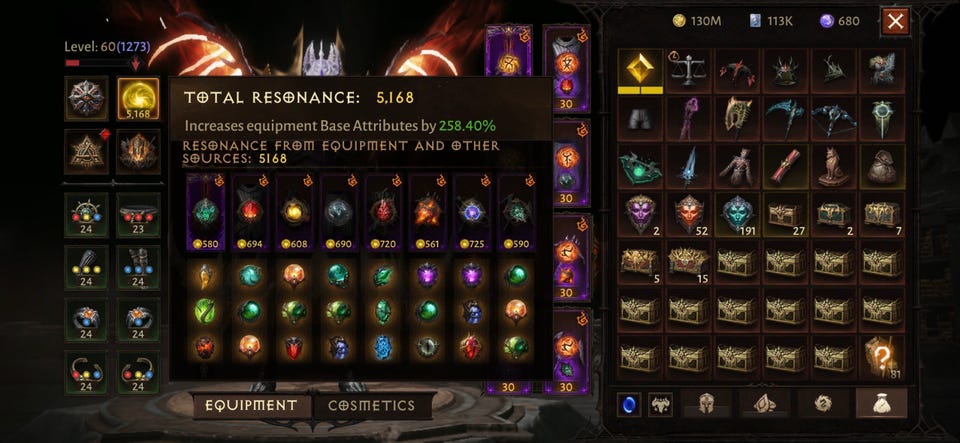Screen dimensions: 960x443
Task: Select the legendary gem with 580 resonance
Action: (x=205, y=214)
